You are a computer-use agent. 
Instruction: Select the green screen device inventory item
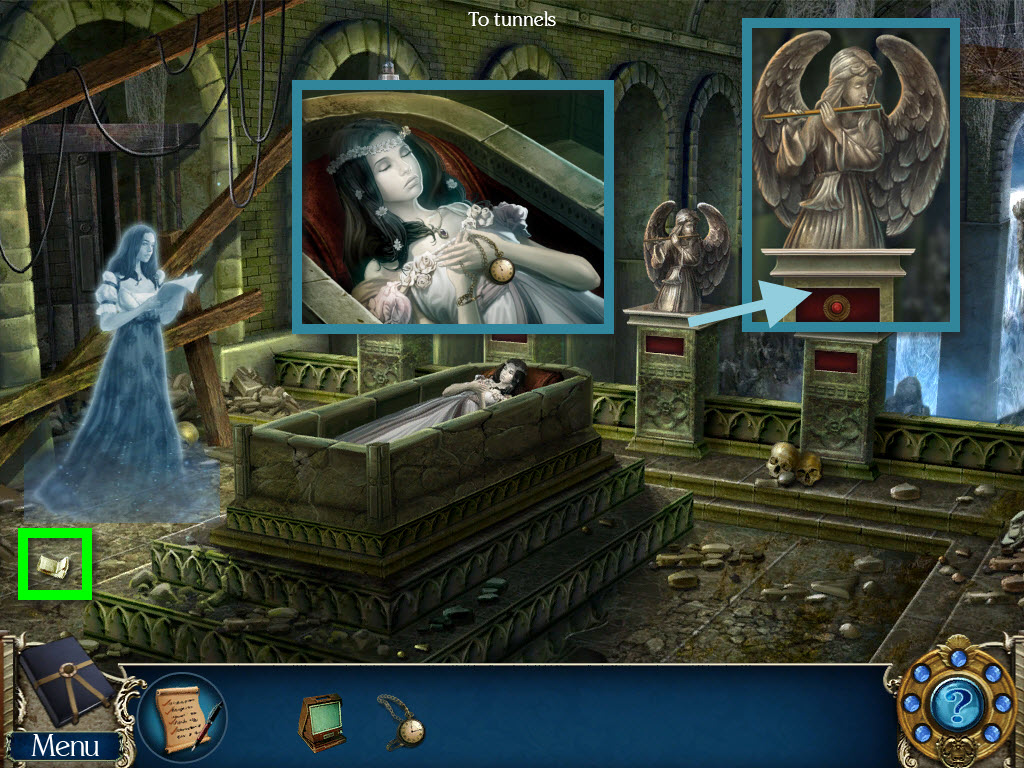click(321, 720)
